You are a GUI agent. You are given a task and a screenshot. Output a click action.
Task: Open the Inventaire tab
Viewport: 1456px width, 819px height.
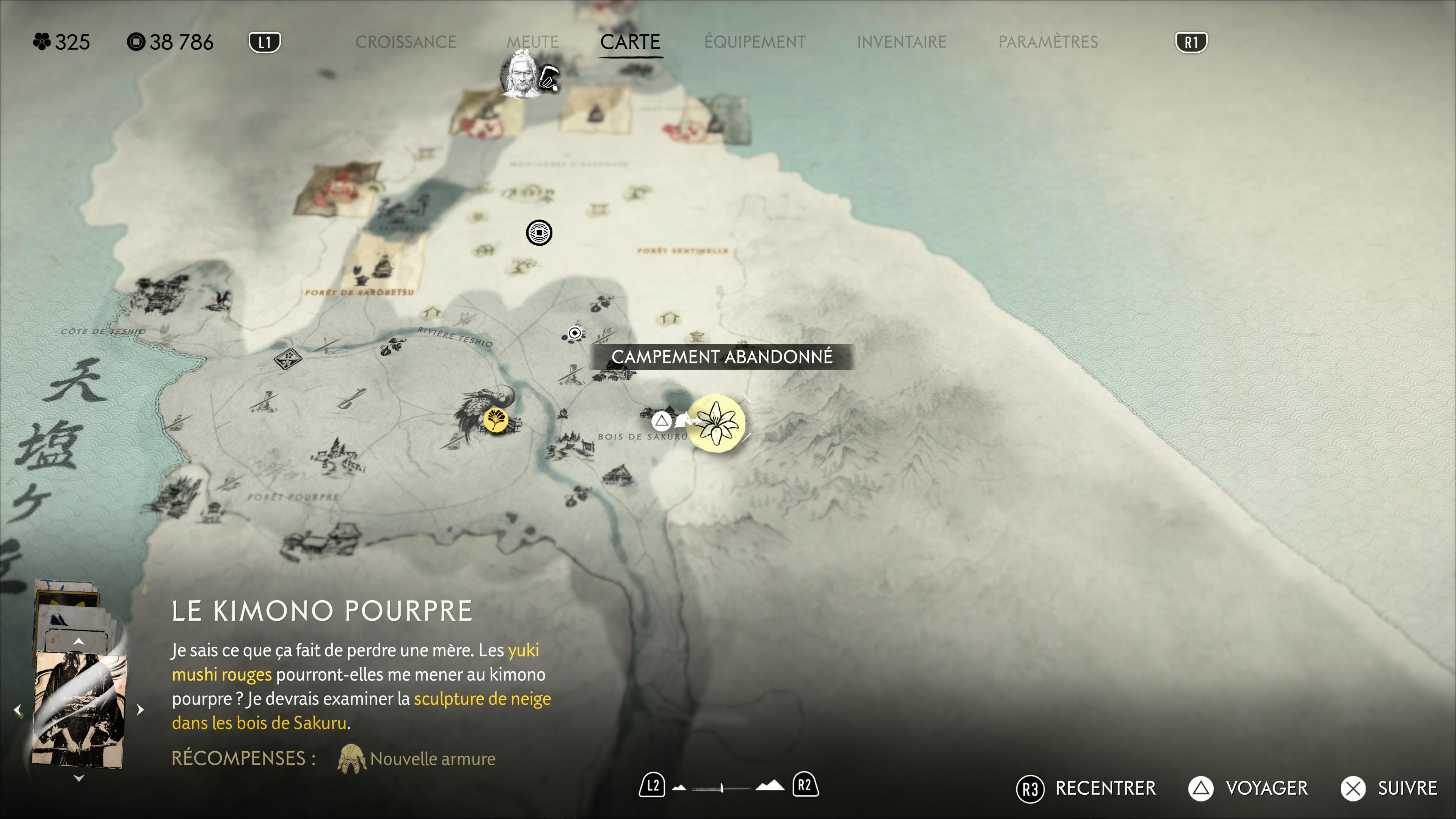click(901, 42)
